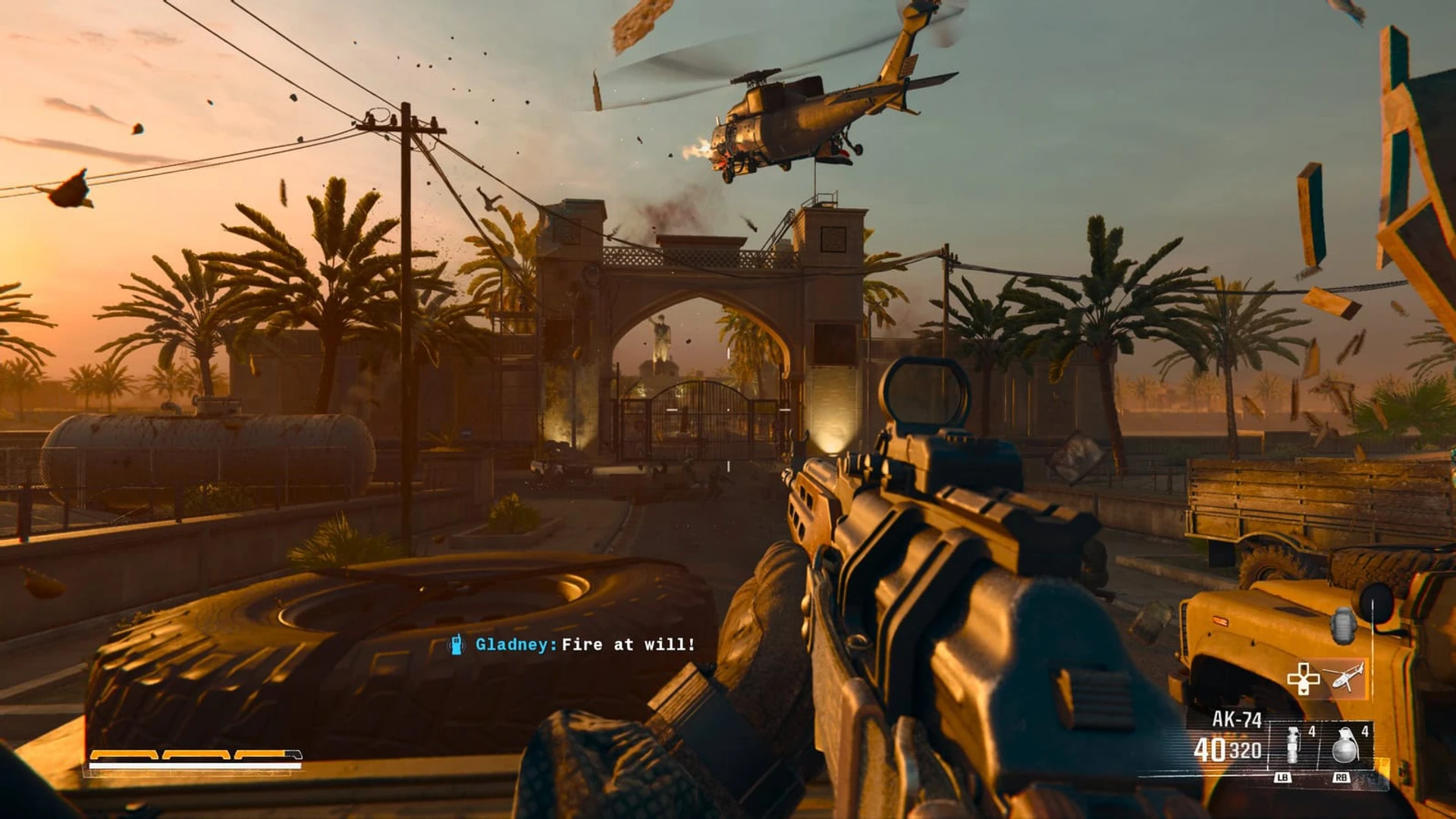Viewport: 1456px width, 819px height.
Task: Expand the equipment count showing 4
Action: click(x=1311, y=730)
